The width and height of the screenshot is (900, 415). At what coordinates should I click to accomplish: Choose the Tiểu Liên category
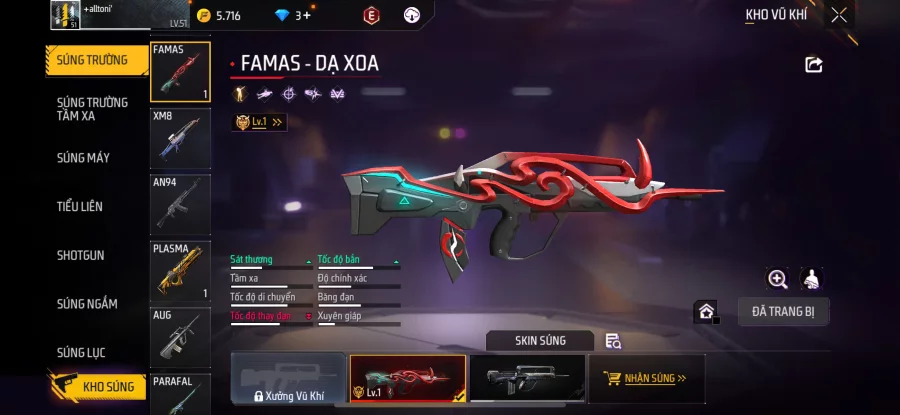tap(80, 206)
